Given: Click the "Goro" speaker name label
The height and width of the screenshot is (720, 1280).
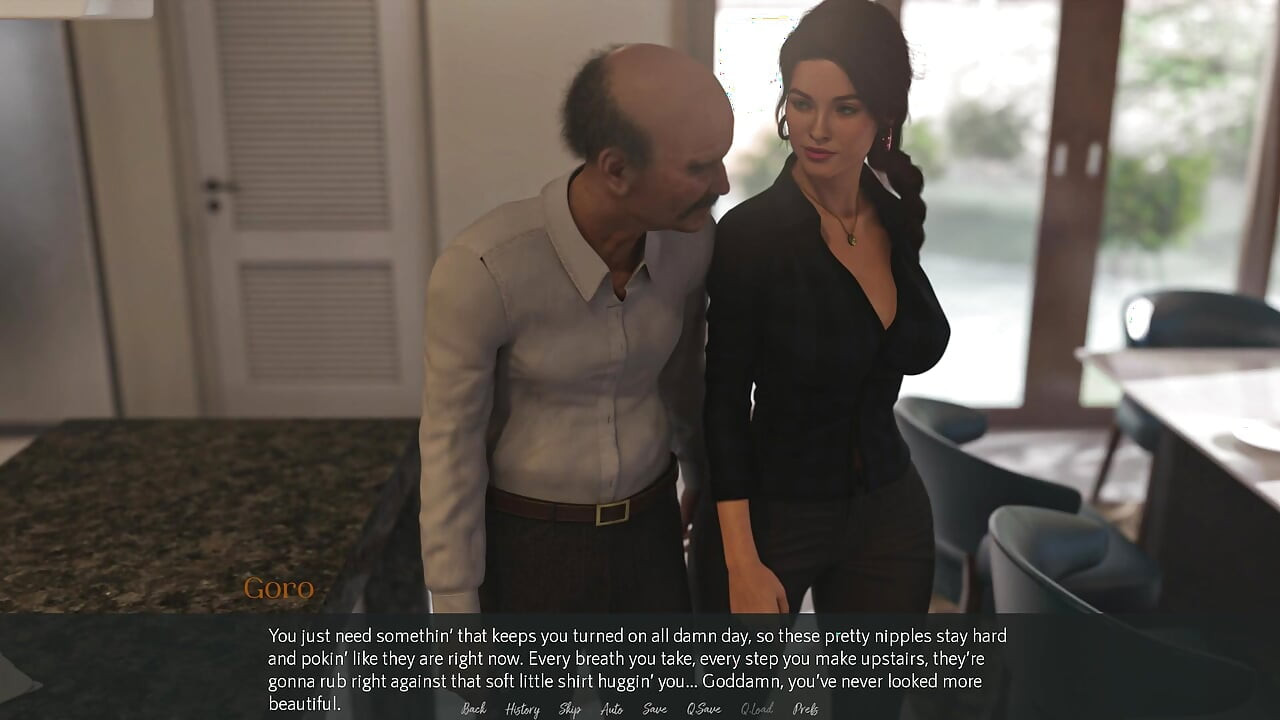Looking at the screenshot, I should click(x=280, y=590).
